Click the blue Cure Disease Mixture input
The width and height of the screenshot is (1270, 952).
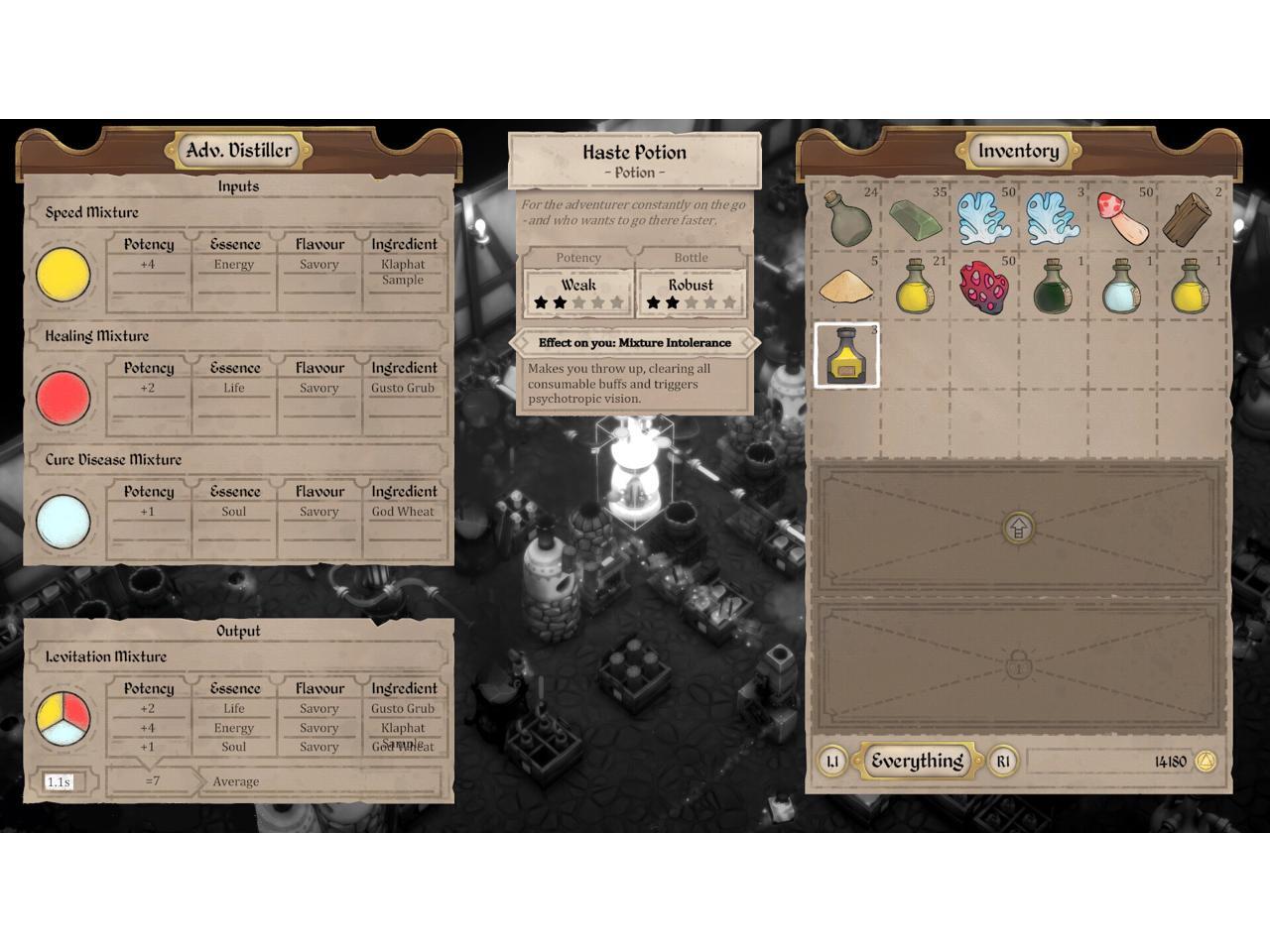(63, 522)
